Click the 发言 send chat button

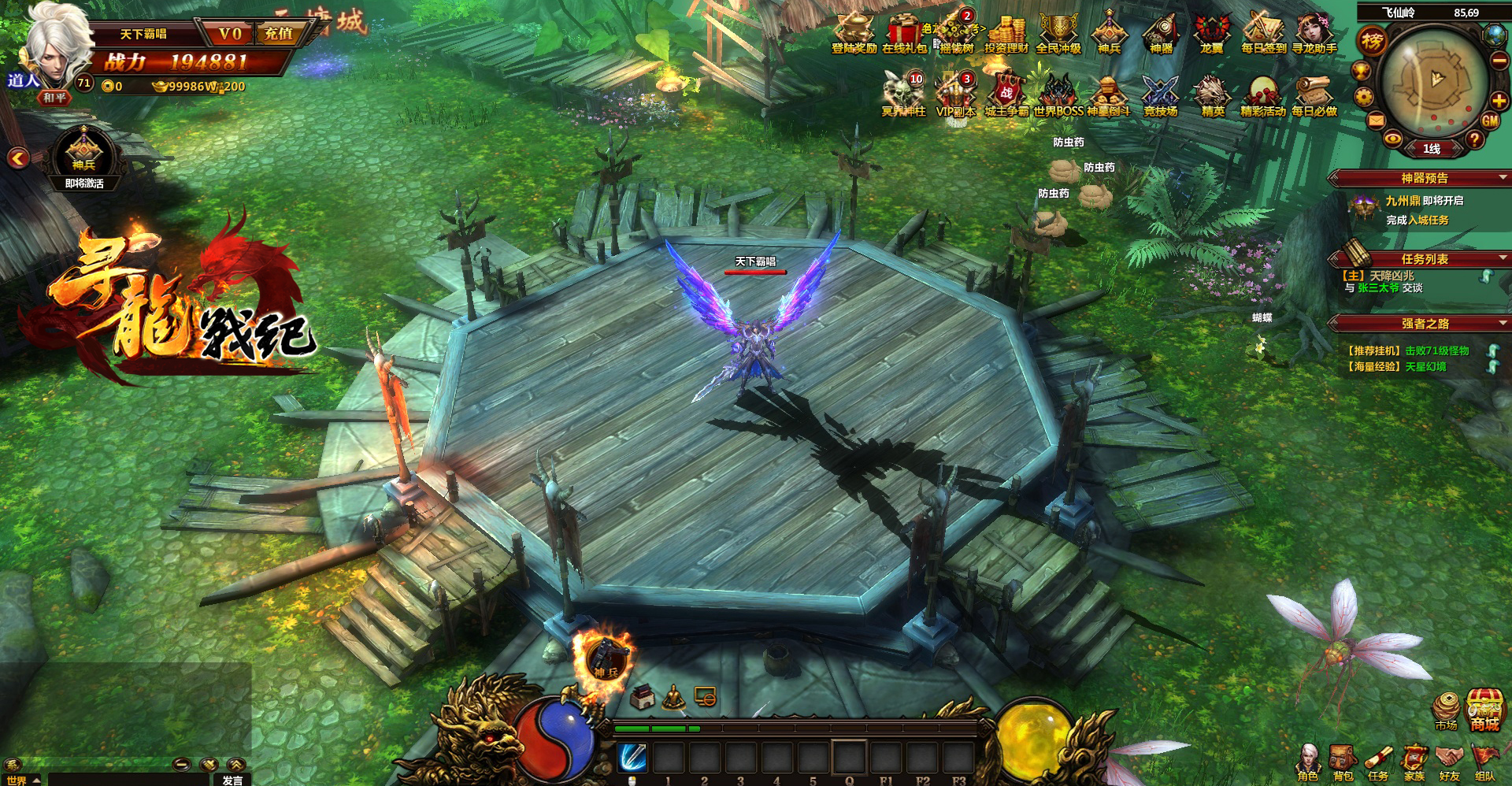pyautogui.click(x=232, y=780)
